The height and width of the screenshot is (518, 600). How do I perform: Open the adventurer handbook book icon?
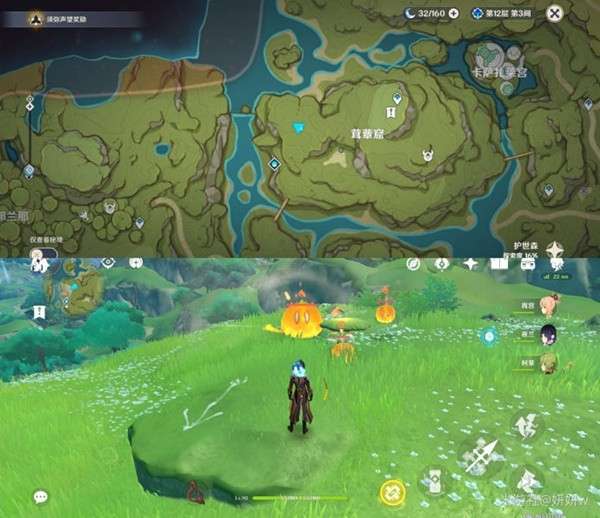click(500, 263)
